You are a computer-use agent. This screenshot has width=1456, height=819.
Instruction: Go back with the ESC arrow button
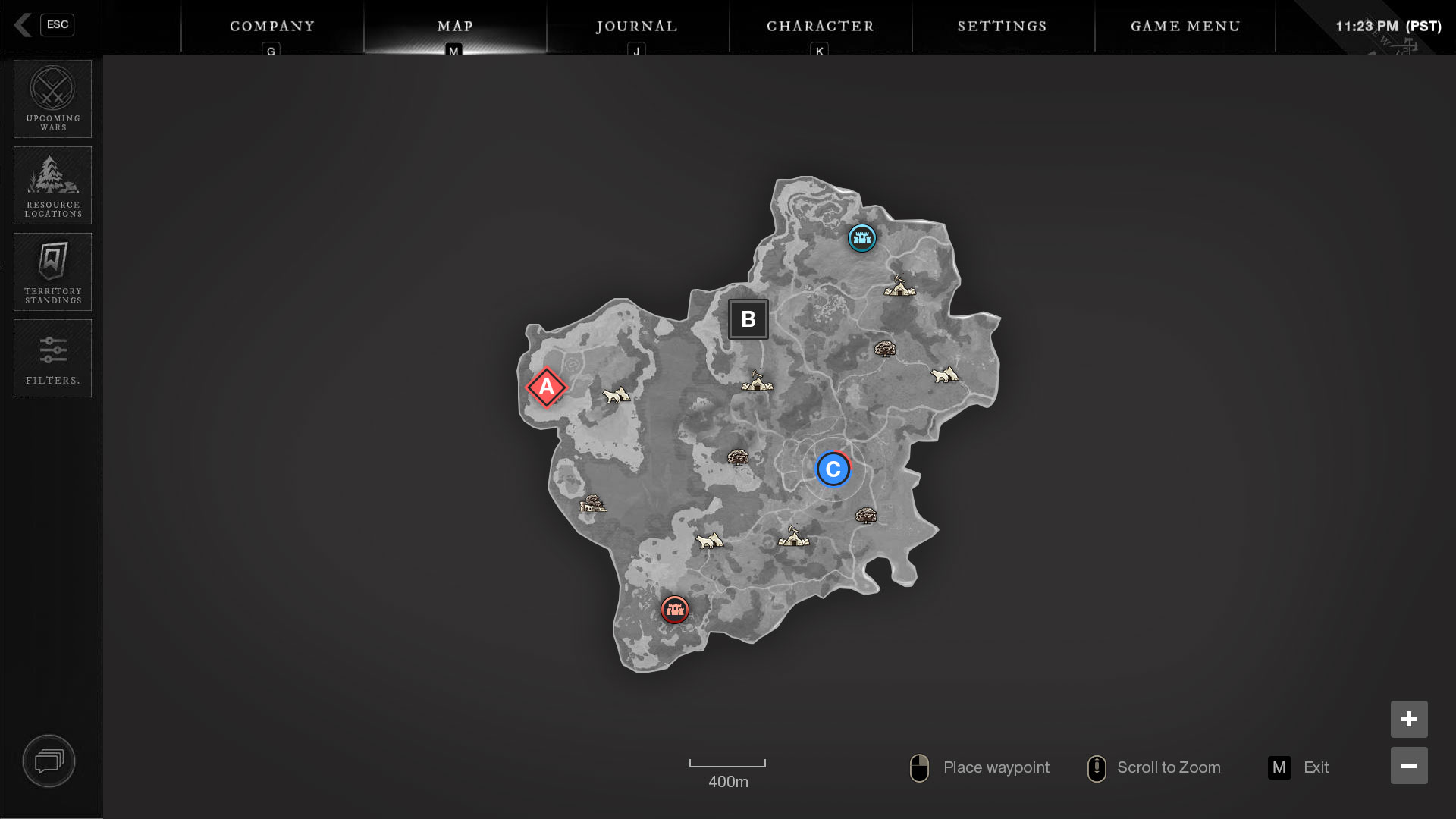24,25
